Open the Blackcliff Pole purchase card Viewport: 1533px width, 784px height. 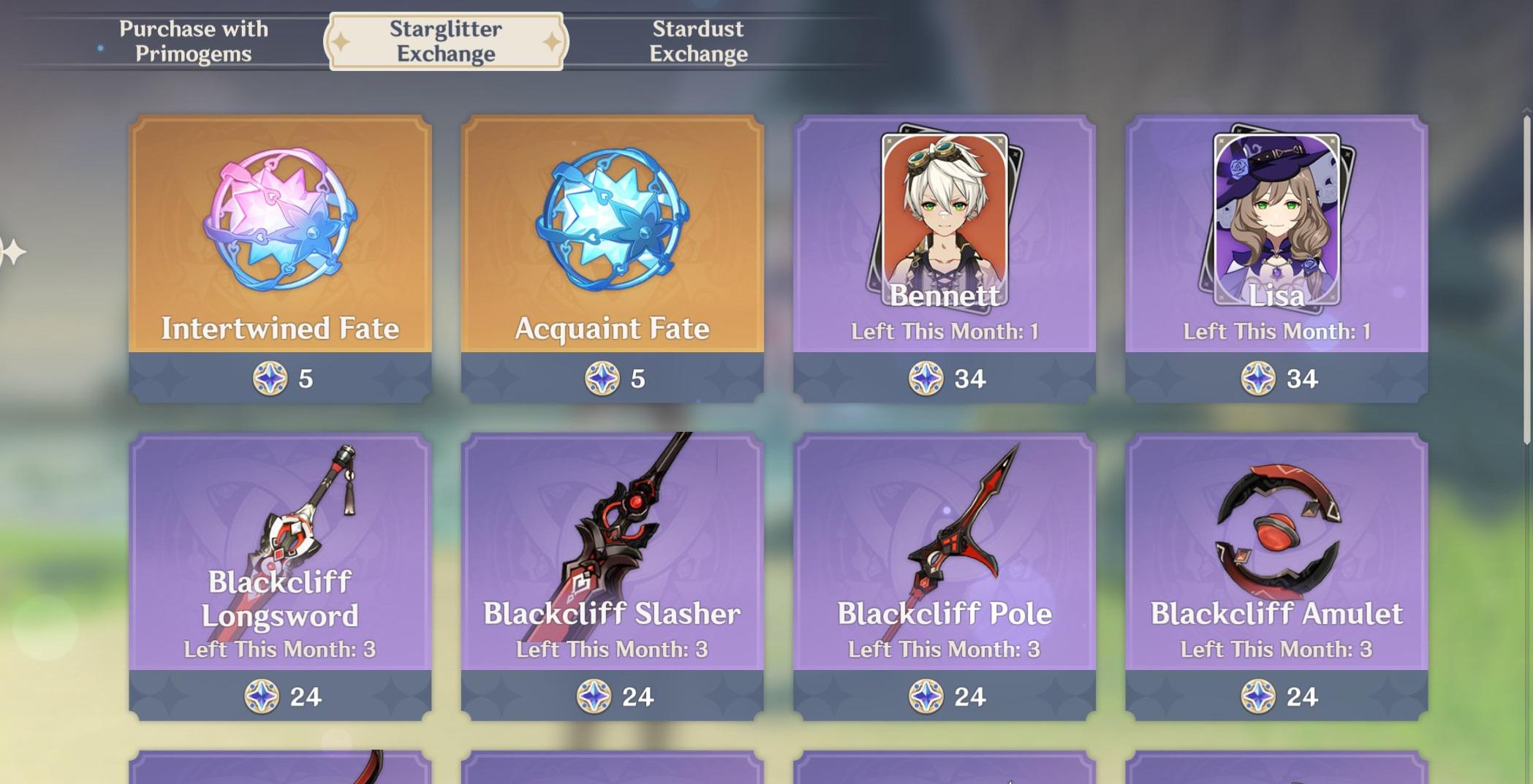[x=943, y=555]
